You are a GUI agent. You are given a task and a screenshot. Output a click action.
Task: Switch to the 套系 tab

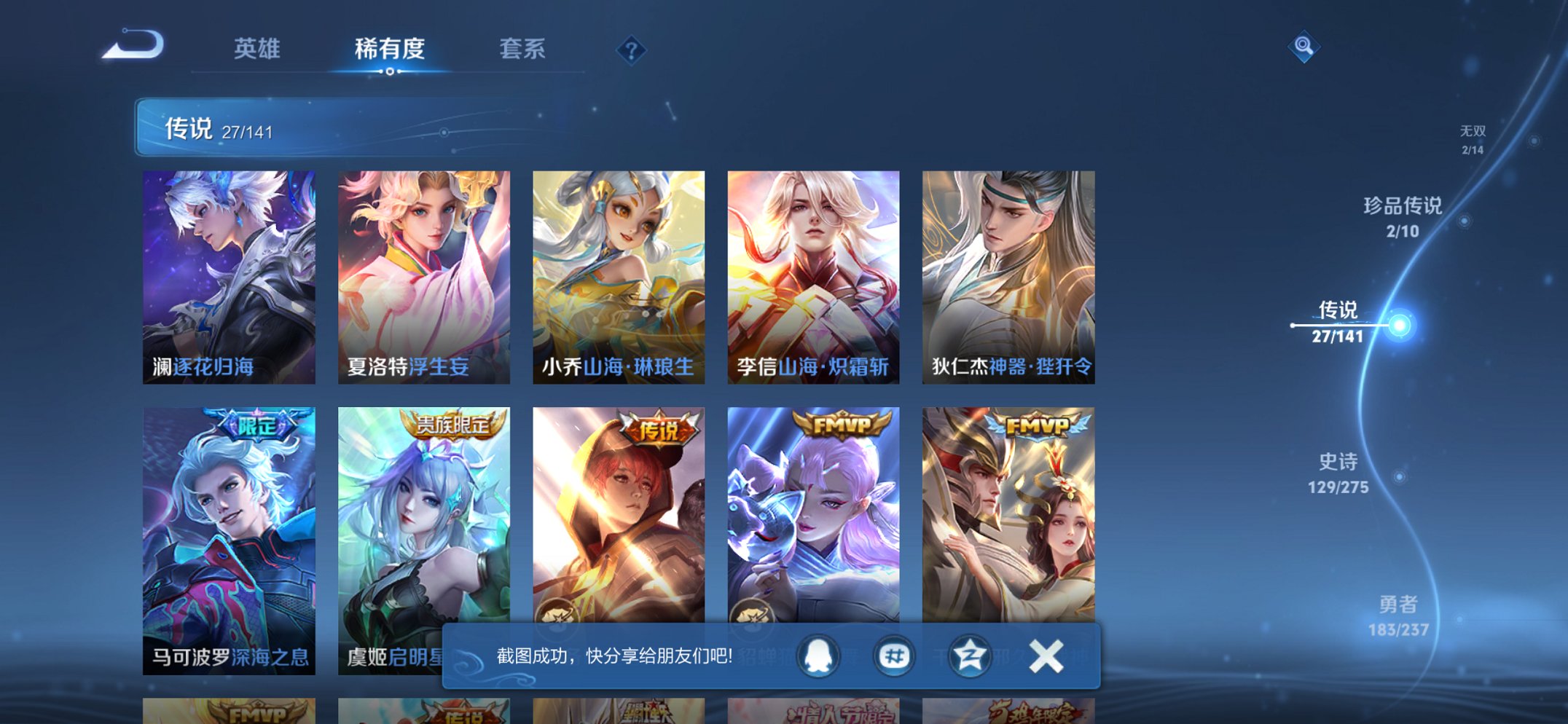[523, 48]
